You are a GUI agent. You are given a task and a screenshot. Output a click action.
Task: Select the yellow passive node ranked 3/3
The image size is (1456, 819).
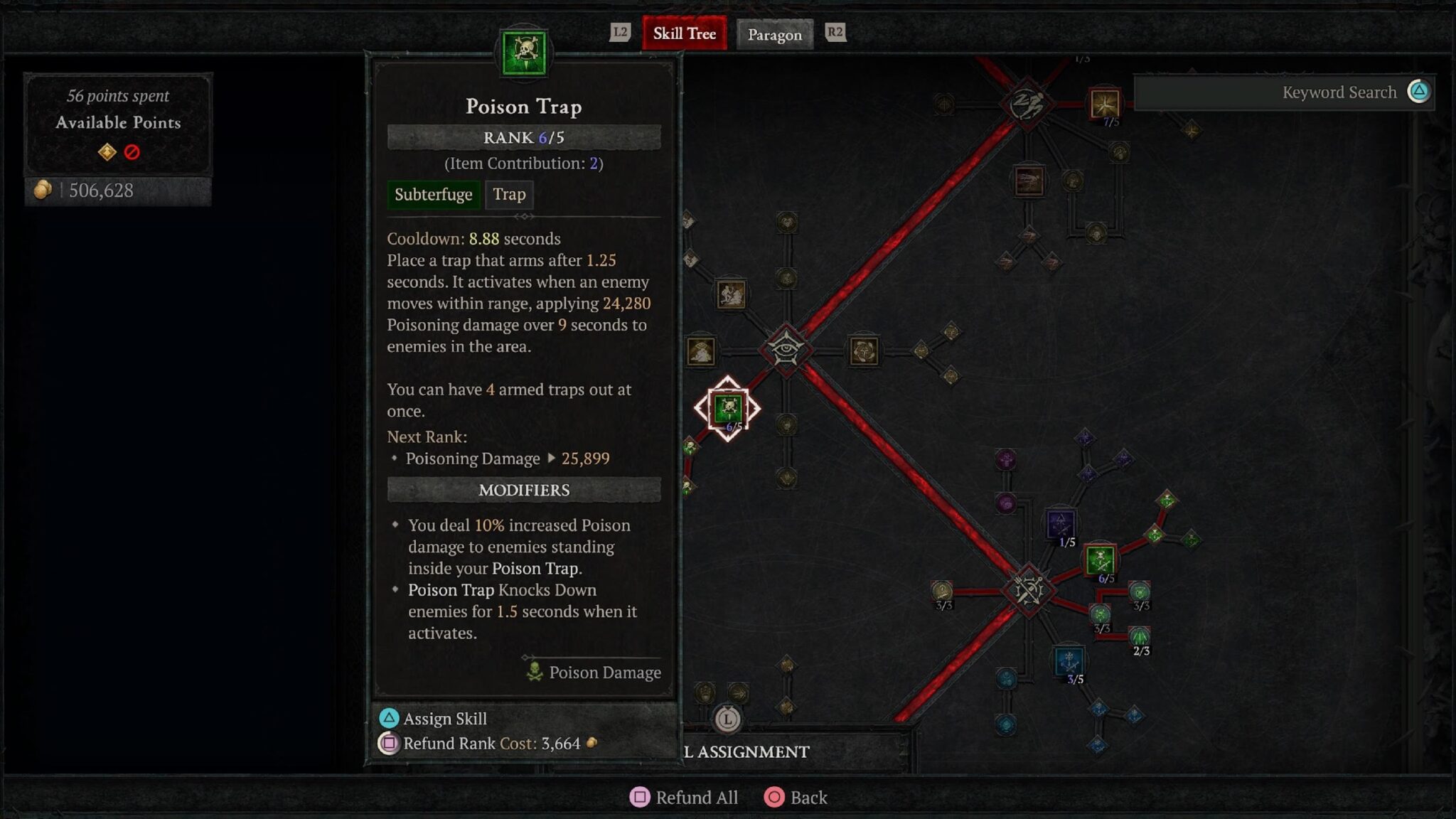(x=942, y=591)
